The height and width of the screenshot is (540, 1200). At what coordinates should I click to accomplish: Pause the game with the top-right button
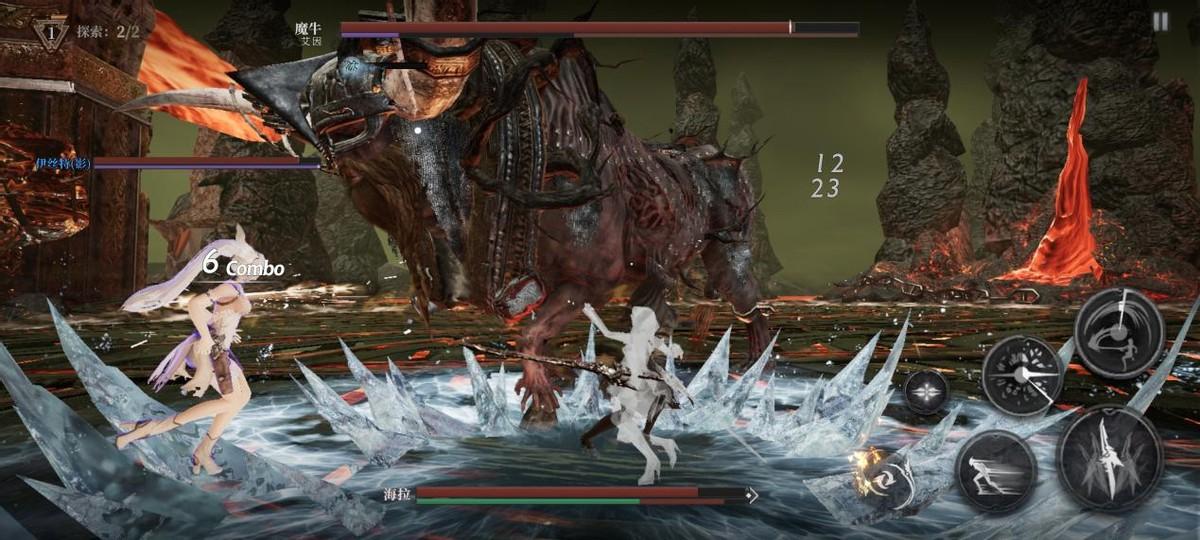click(1160, 21)
